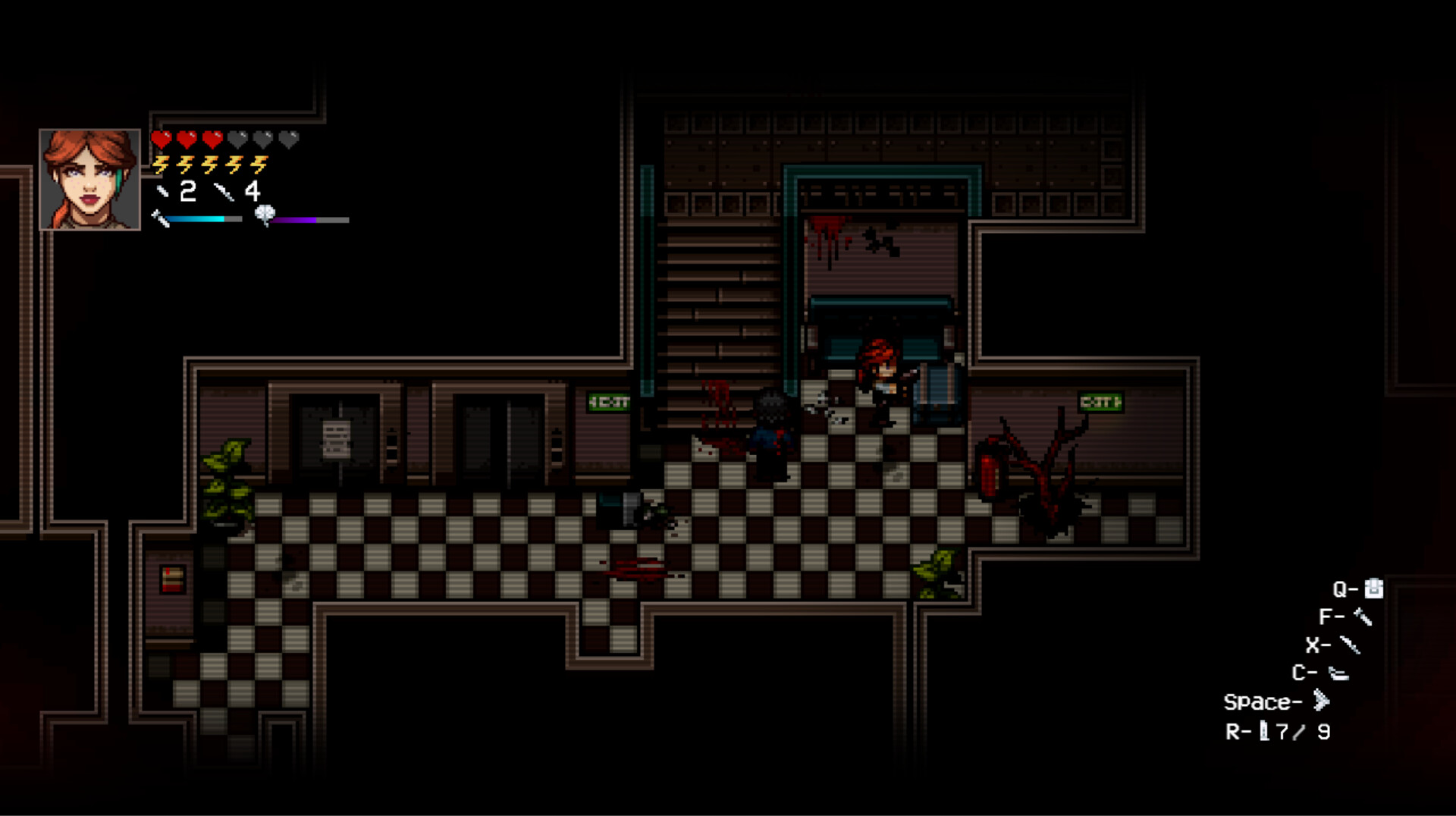Select the X-key machete hotkey icon
Image resolution: width=1456 pixels, height=816 pixels.
pos(1351,645)
